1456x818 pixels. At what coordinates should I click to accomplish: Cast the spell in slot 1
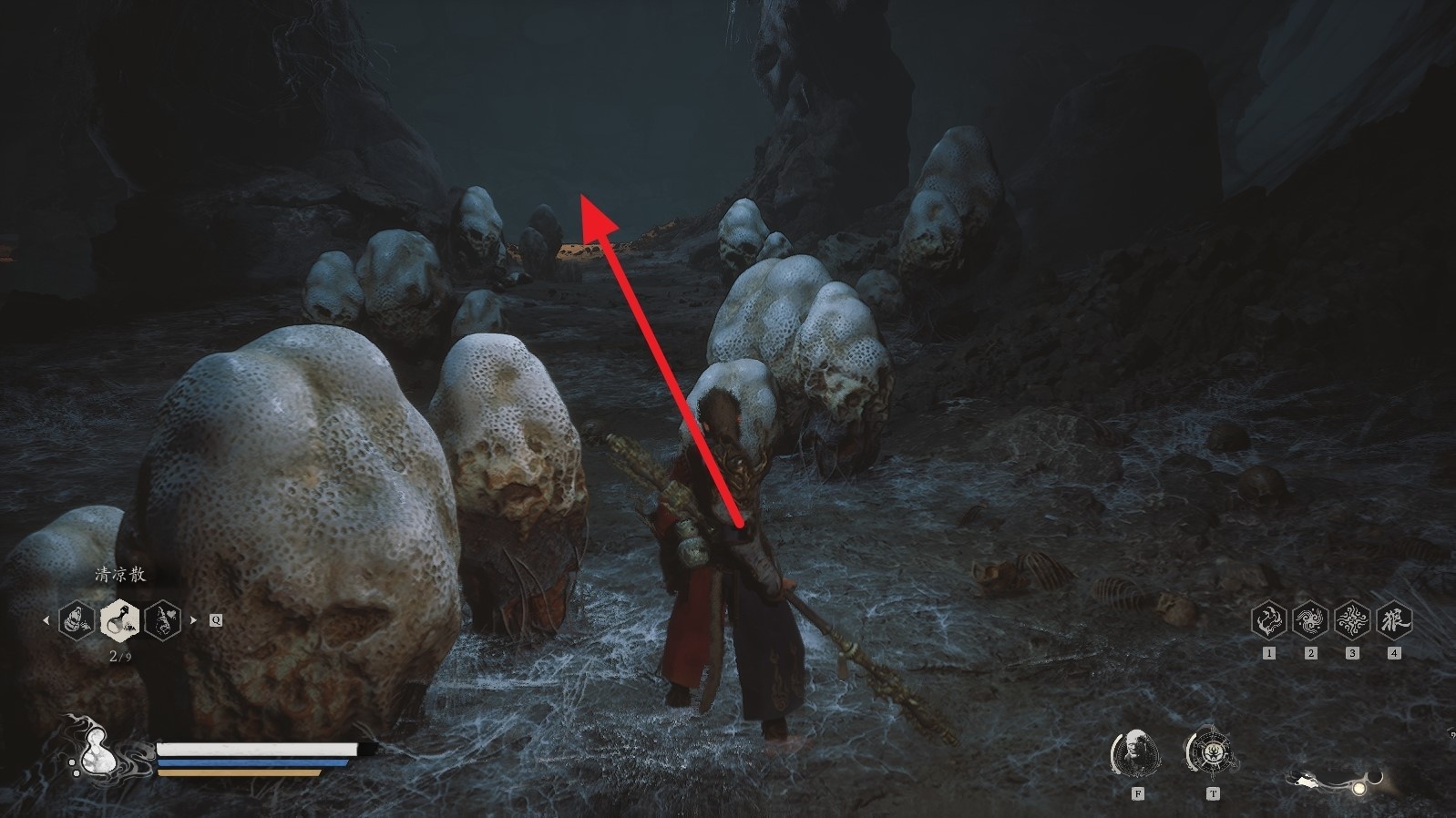(x=1269, y=620)
